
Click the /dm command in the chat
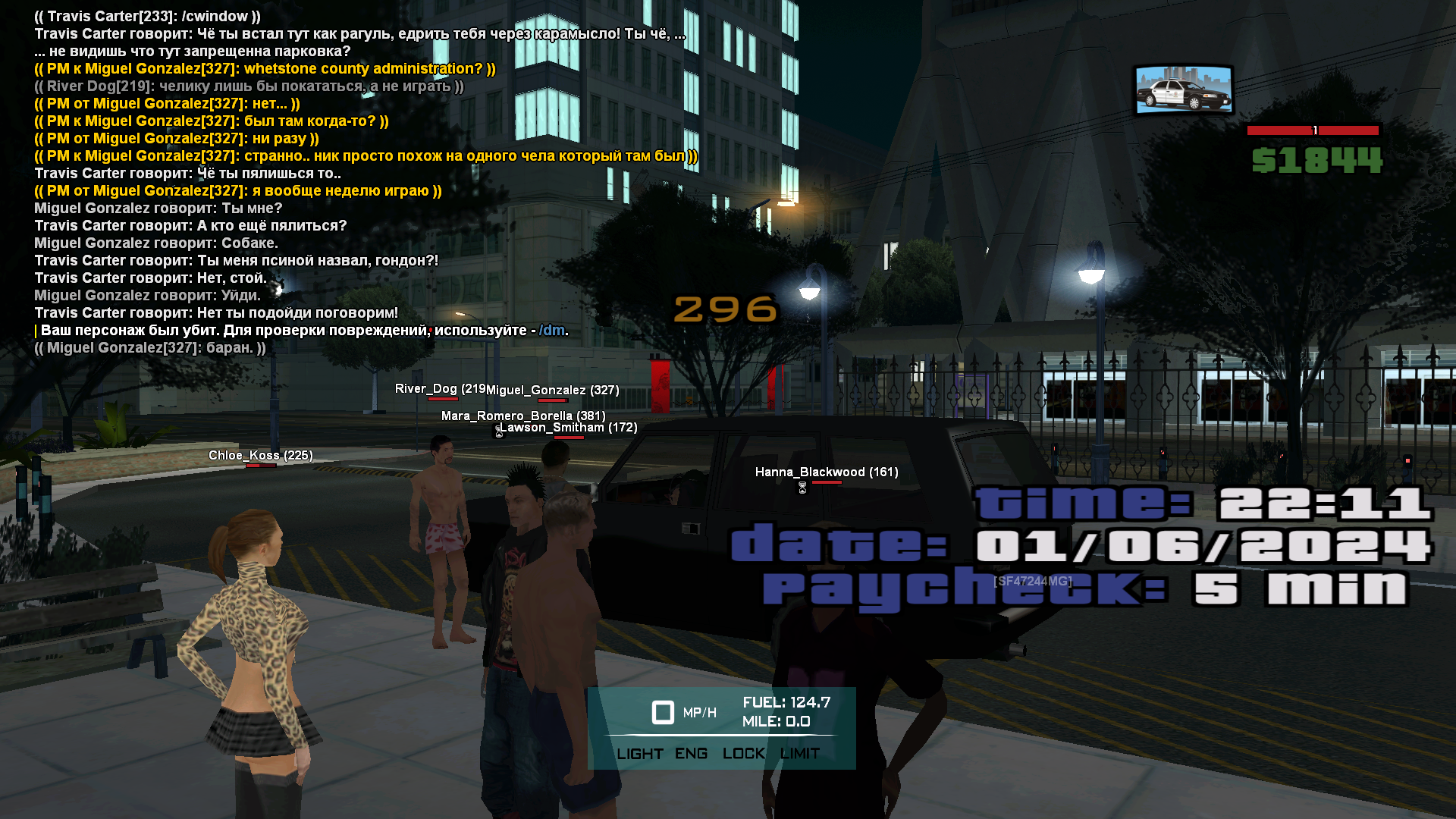[551, 331]
